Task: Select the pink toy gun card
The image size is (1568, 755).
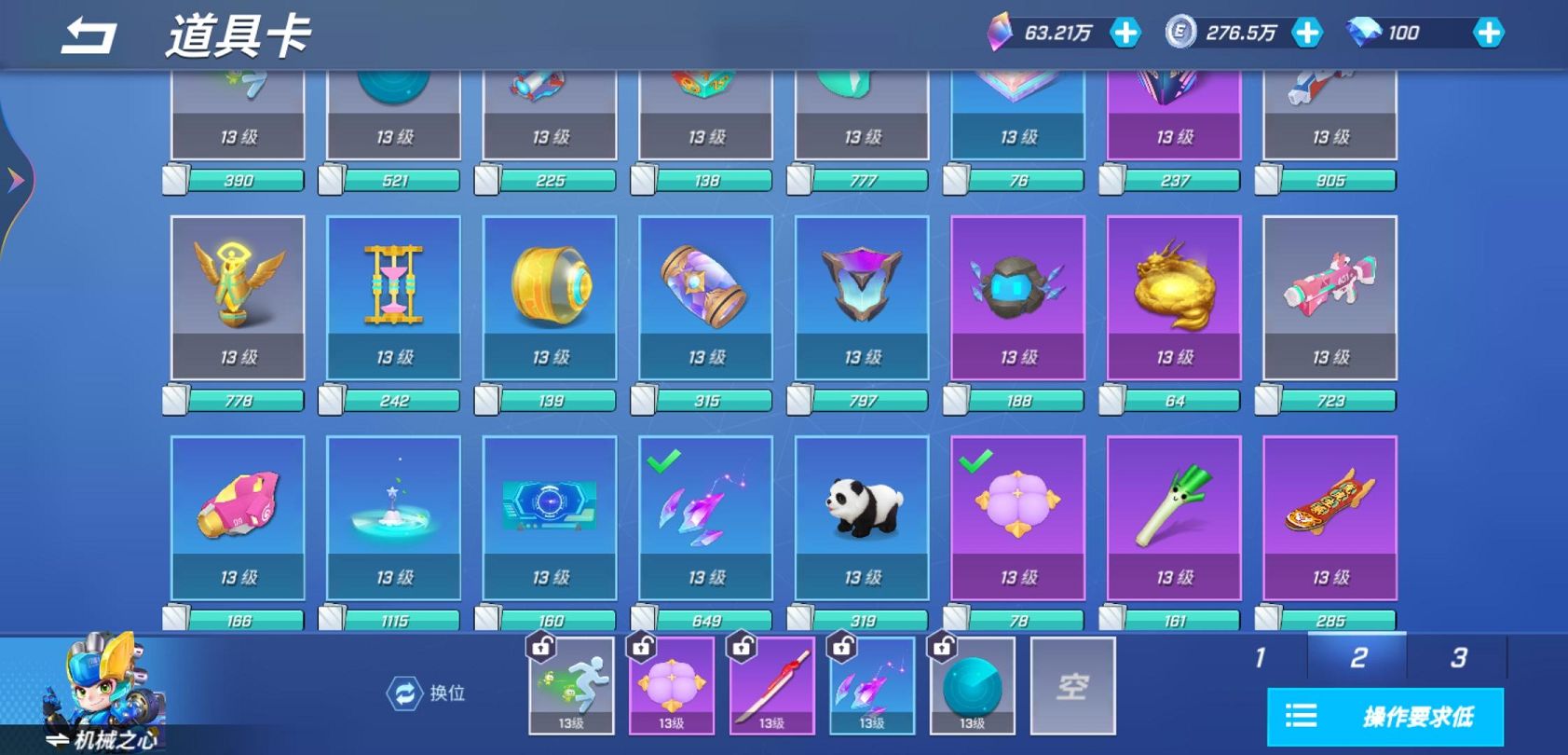Action: pyautogui.click(x=1329, y=297)
